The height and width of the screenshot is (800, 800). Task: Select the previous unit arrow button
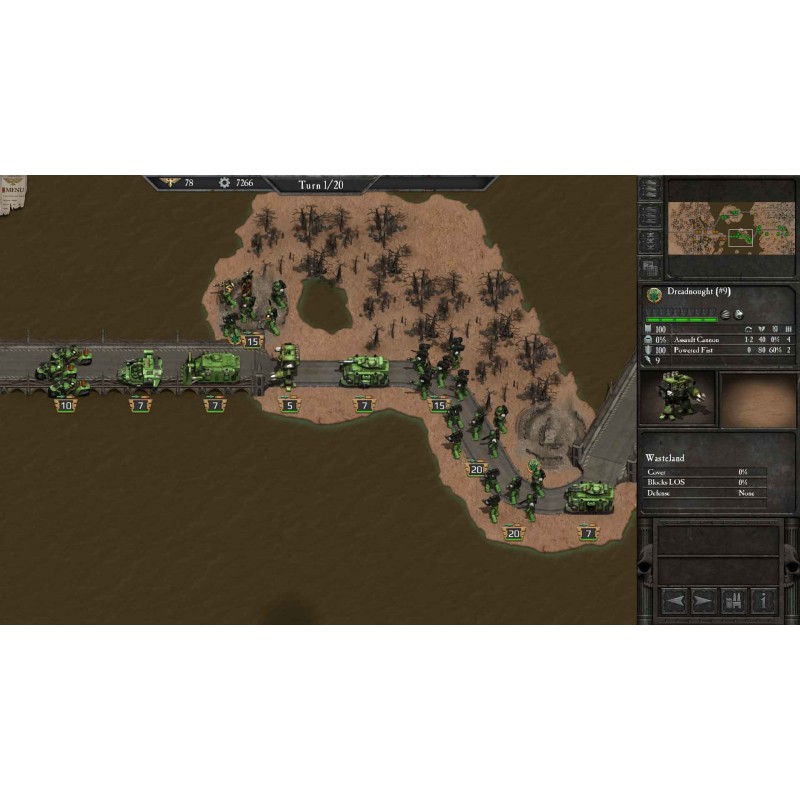[x=673, y=600]
